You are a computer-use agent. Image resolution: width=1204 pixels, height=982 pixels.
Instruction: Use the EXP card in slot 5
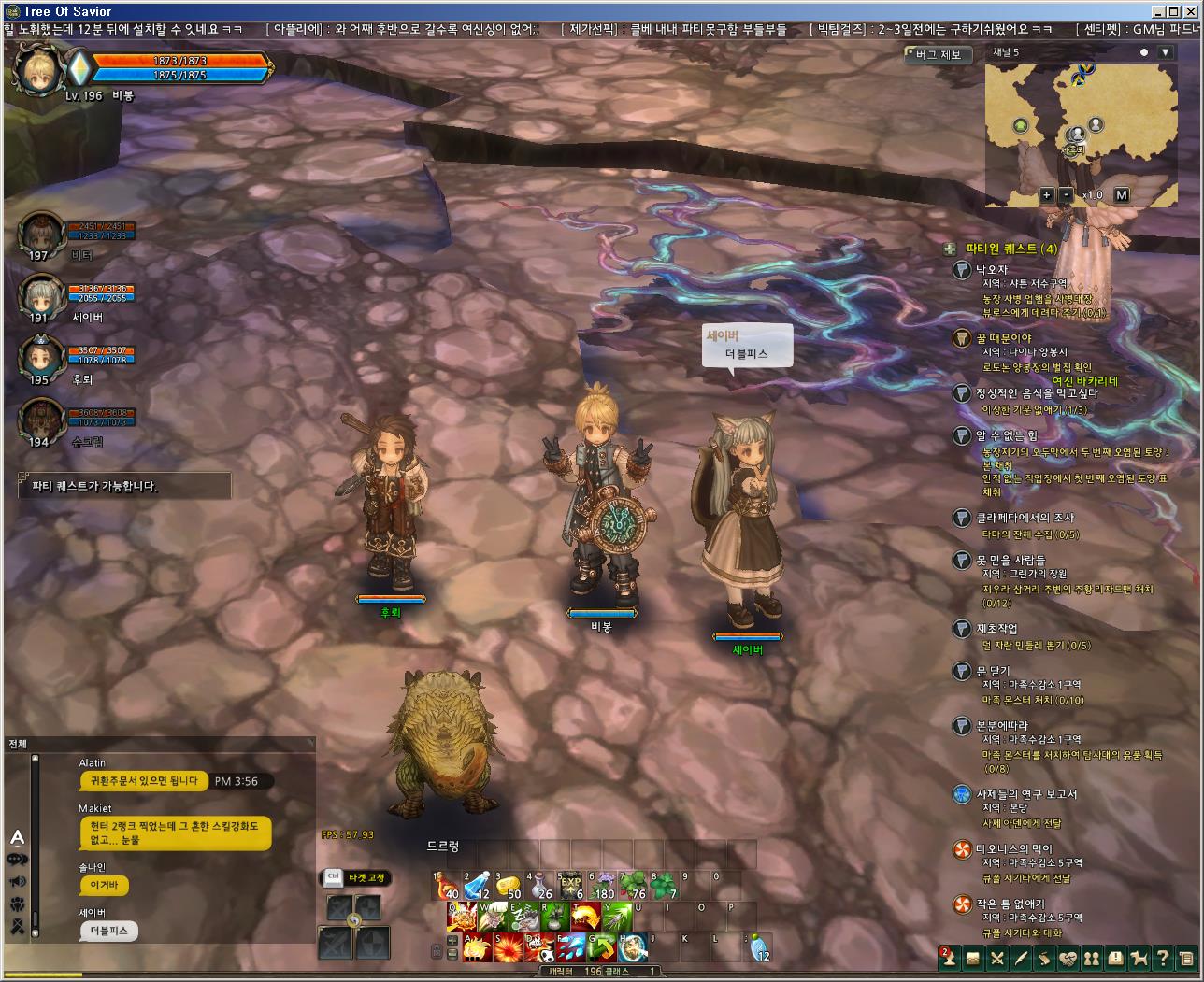570,885
